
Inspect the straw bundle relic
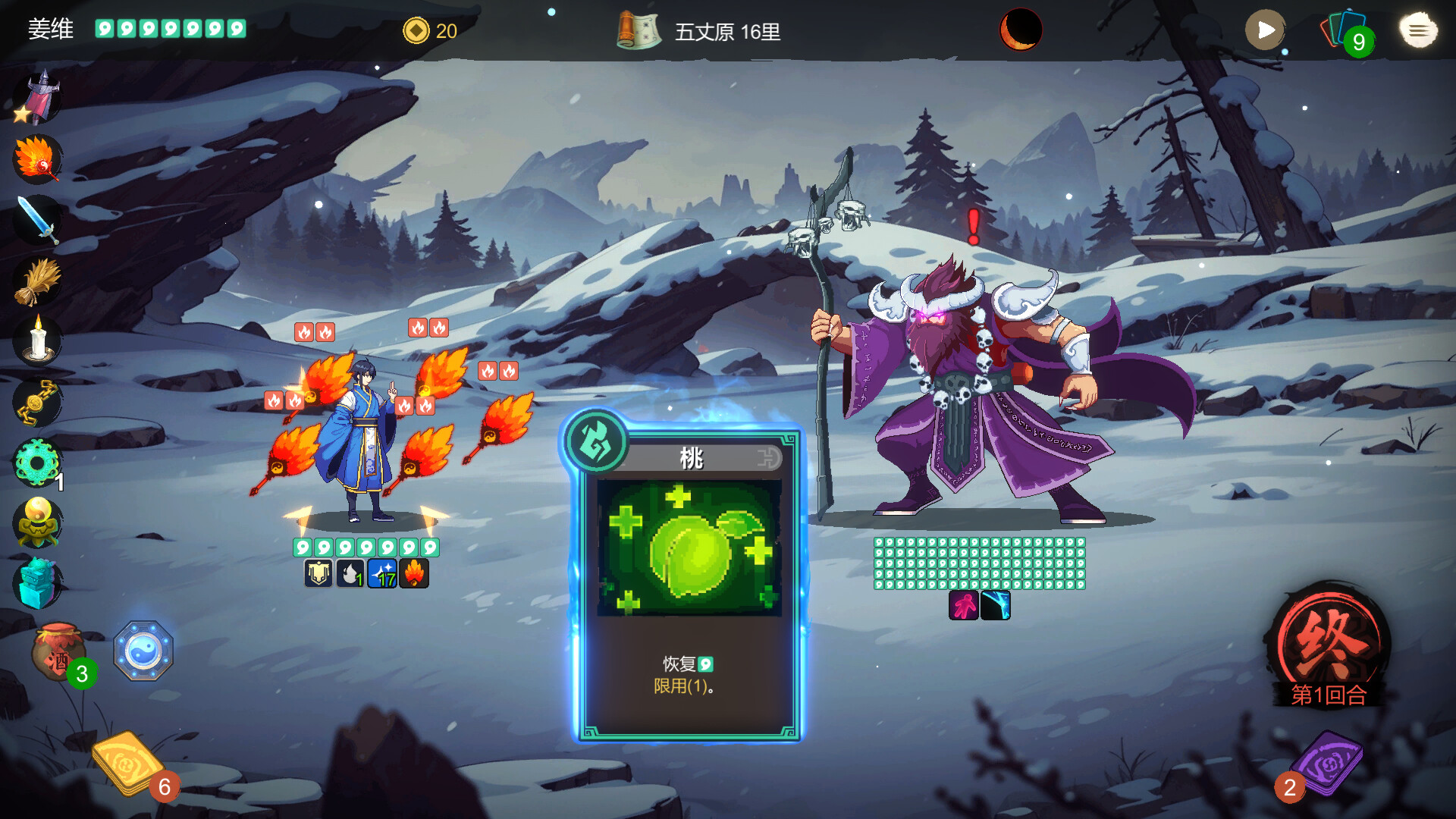click(x=36, y=281)
